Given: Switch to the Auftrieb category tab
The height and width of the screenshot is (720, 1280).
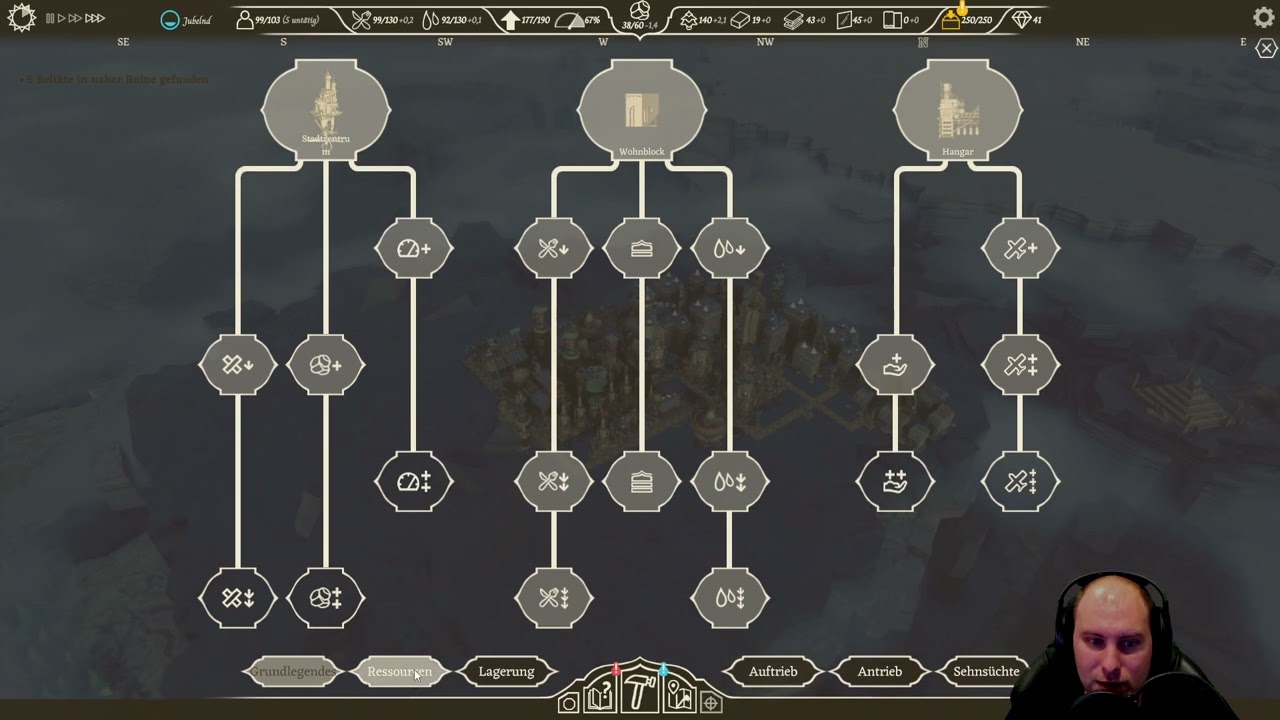Looking at the screenshot, I should point(773,671).
